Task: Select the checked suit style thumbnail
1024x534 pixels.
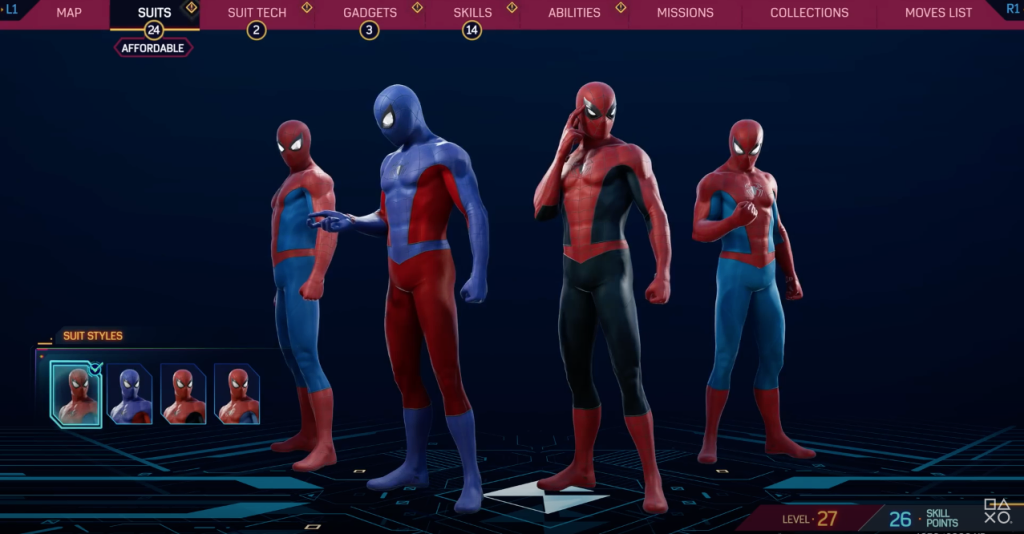Action: (x=77, y=394)
